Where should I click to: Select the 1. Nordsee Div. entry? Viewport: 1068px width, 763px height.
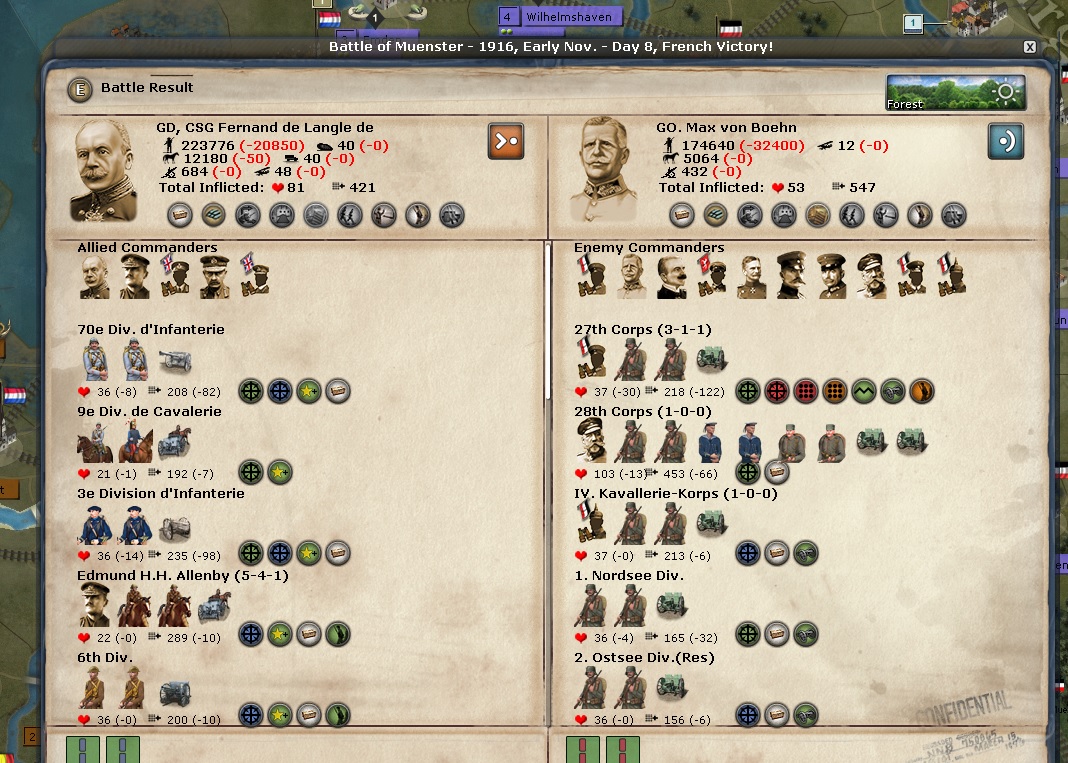627,576
